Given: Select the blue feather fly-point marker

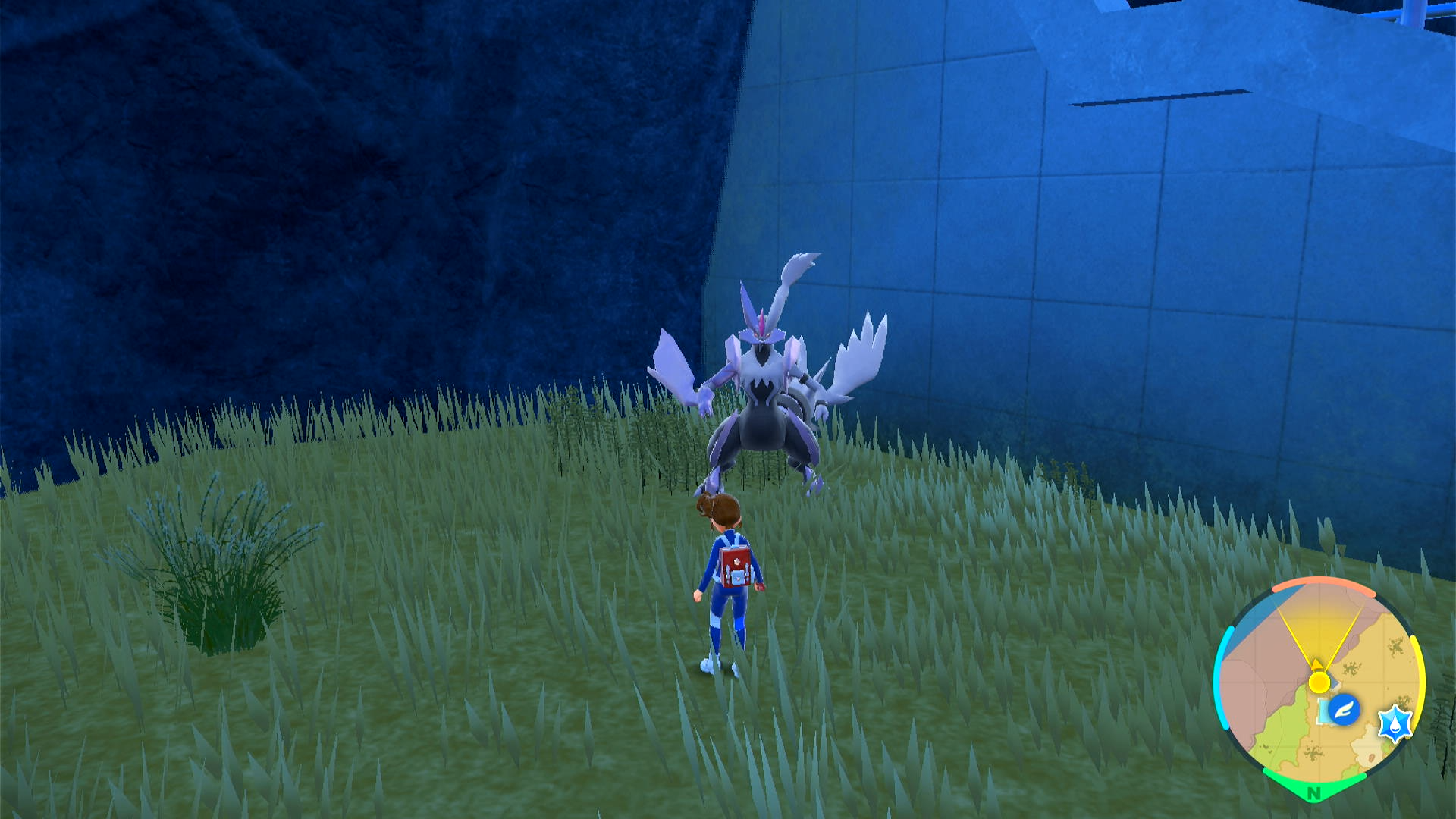Looking at the screenshot, I should 1343,710.
